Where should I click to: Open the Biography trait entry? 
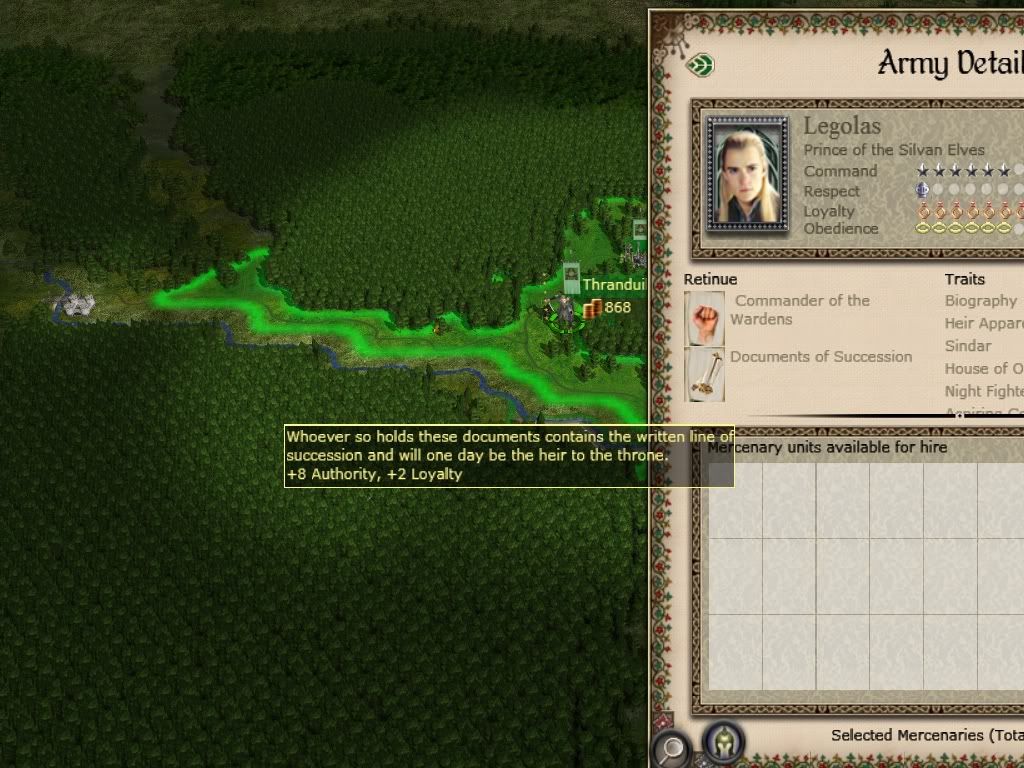pos(980,300)
